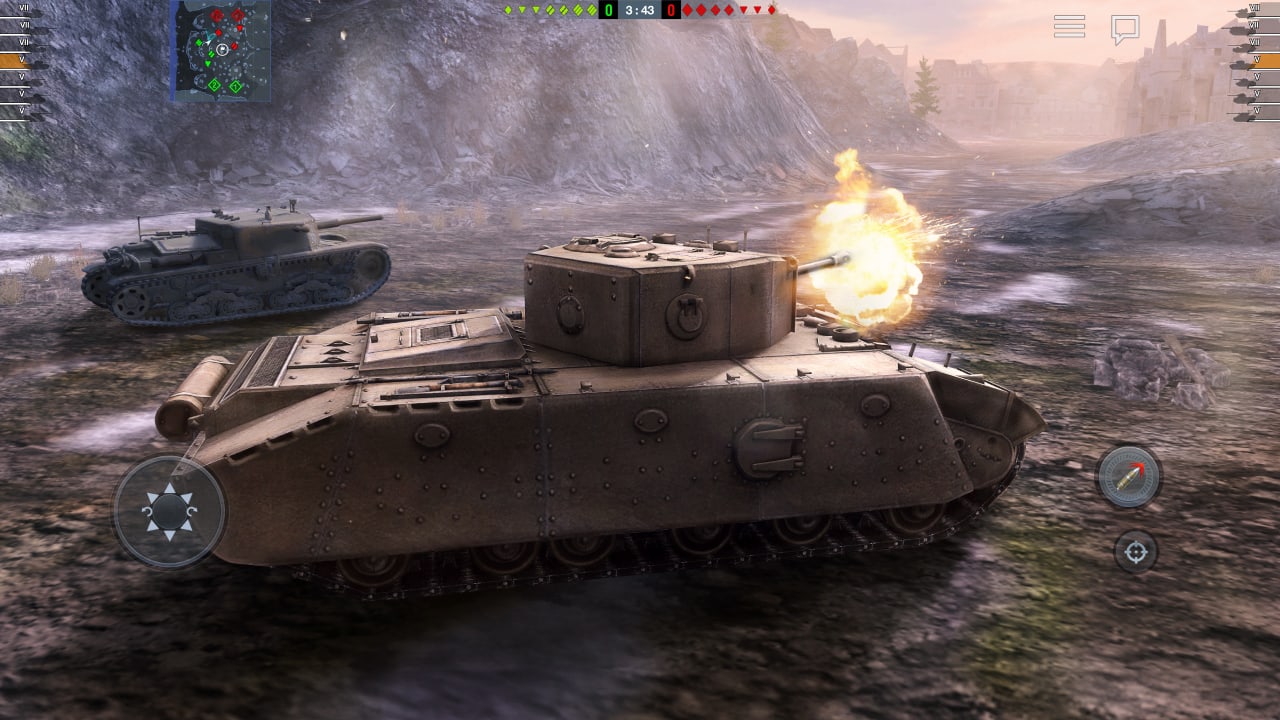Select the green base 2 icon on minimap
Viewport: 1280px width, 720px height.
point(214,85)
